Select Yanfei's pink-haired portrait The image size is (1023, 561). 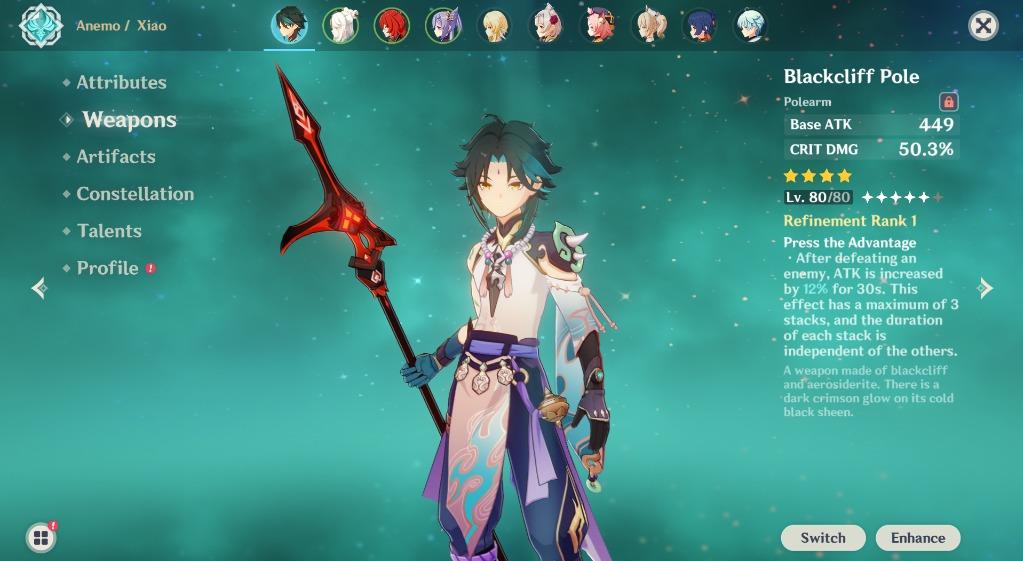tap(598, 26)
